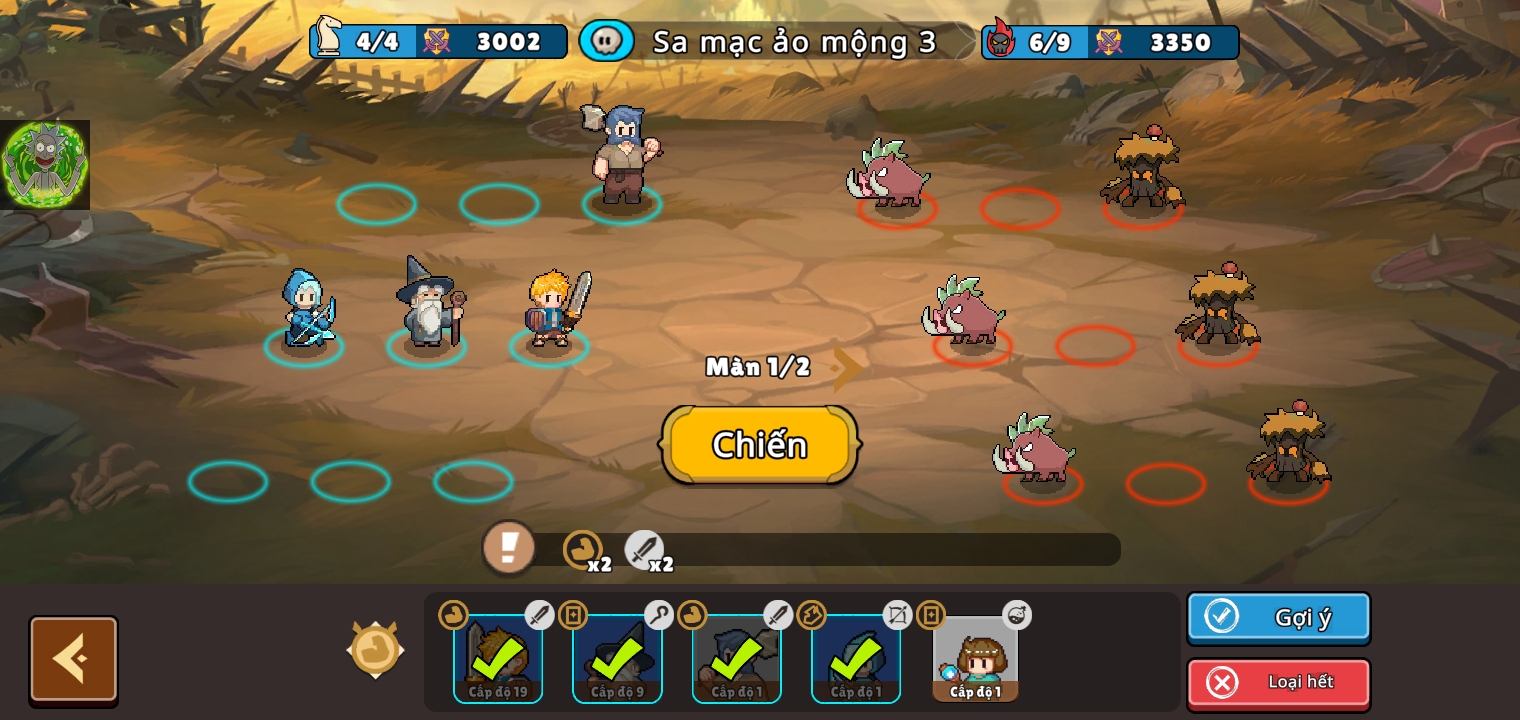
Task: Select the level 19 swordsman hero card
Action: [x=498, y=658]
